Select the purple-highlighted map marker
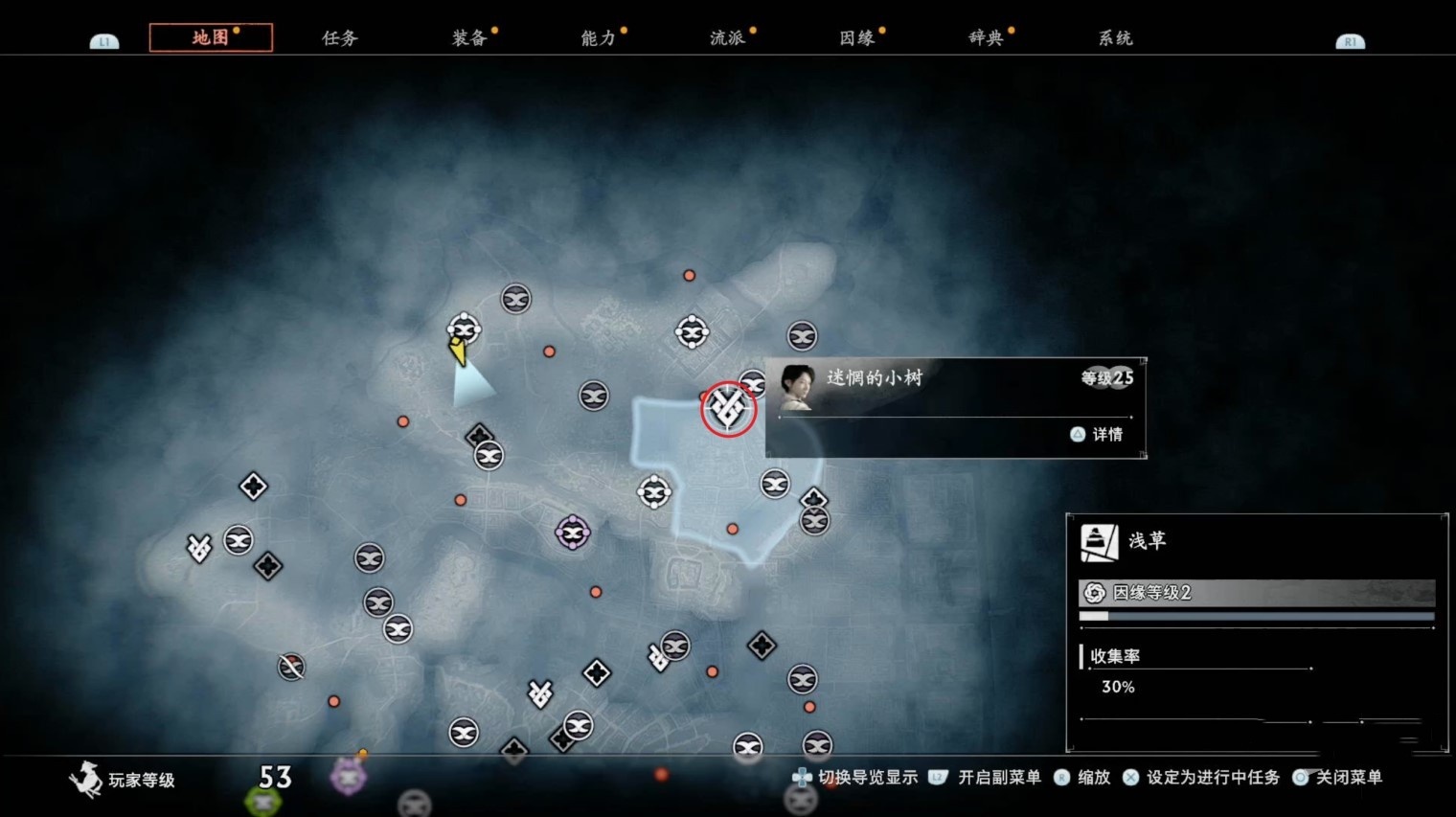This screenshot has height=817, width=1456. (x=573, y=533)
